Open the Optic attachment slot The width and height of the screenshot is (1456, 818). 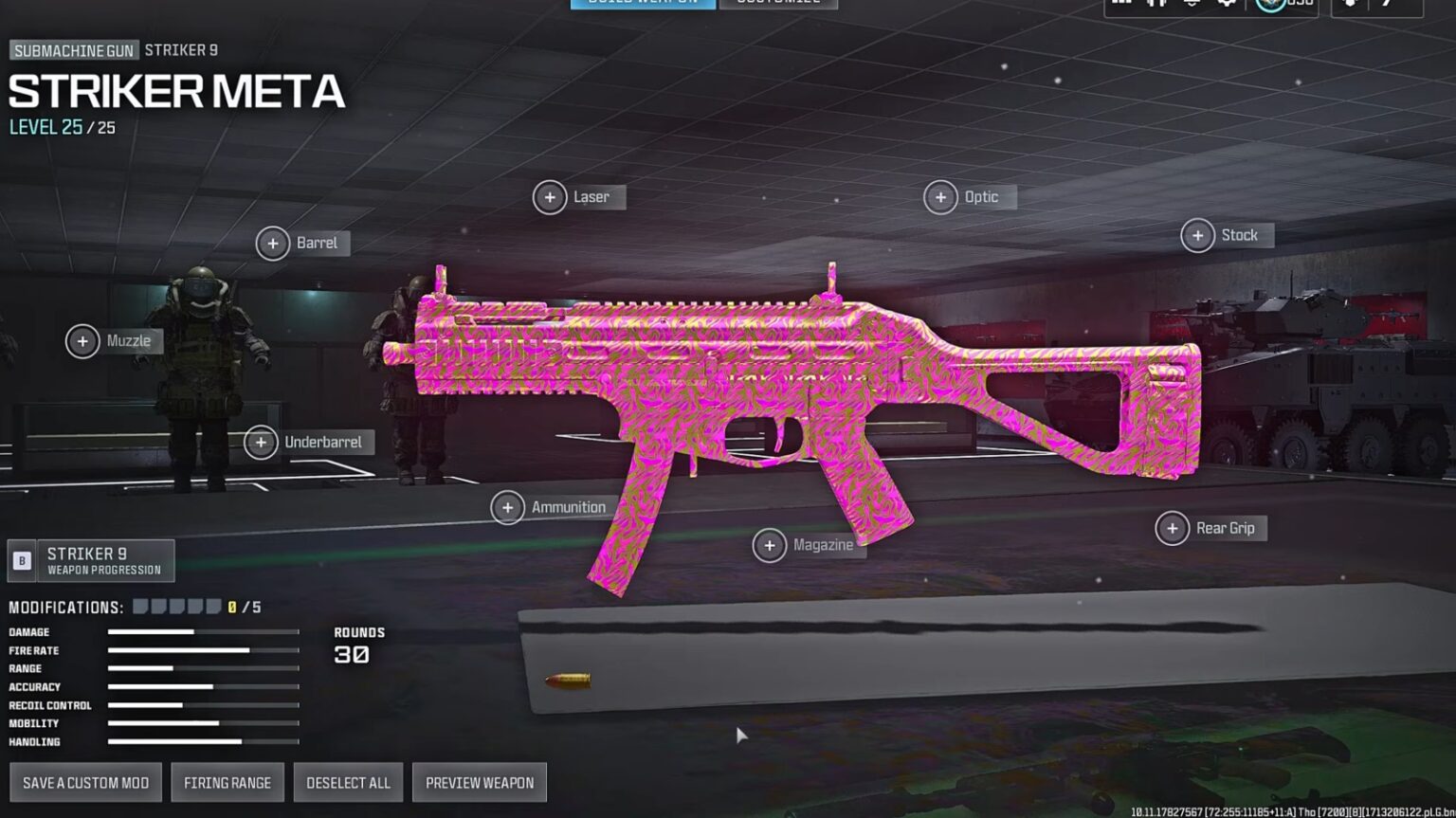(x=941, y=197)
